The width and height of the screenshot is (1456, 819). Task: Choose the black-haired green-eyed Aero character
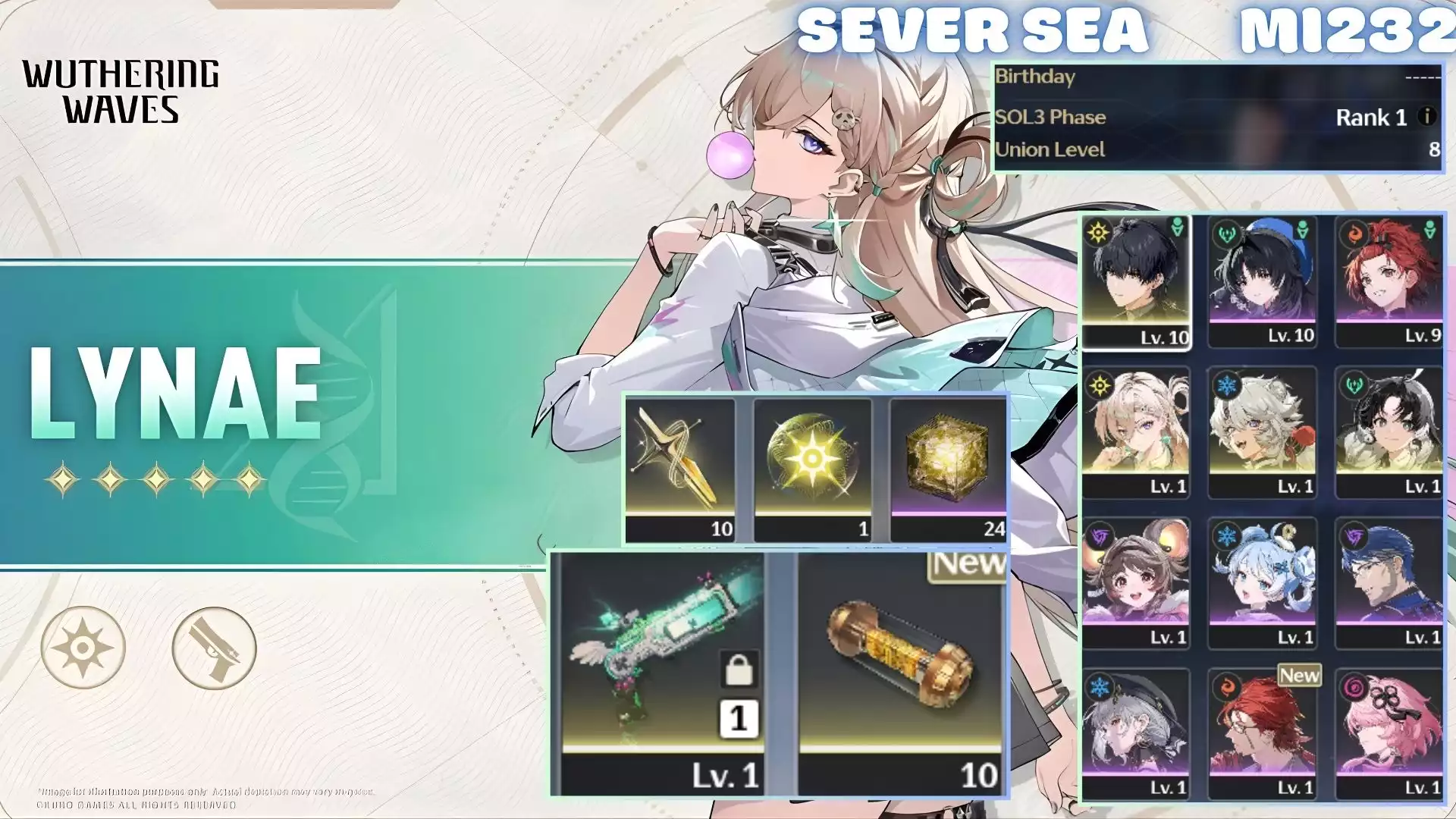point(1389,432)
